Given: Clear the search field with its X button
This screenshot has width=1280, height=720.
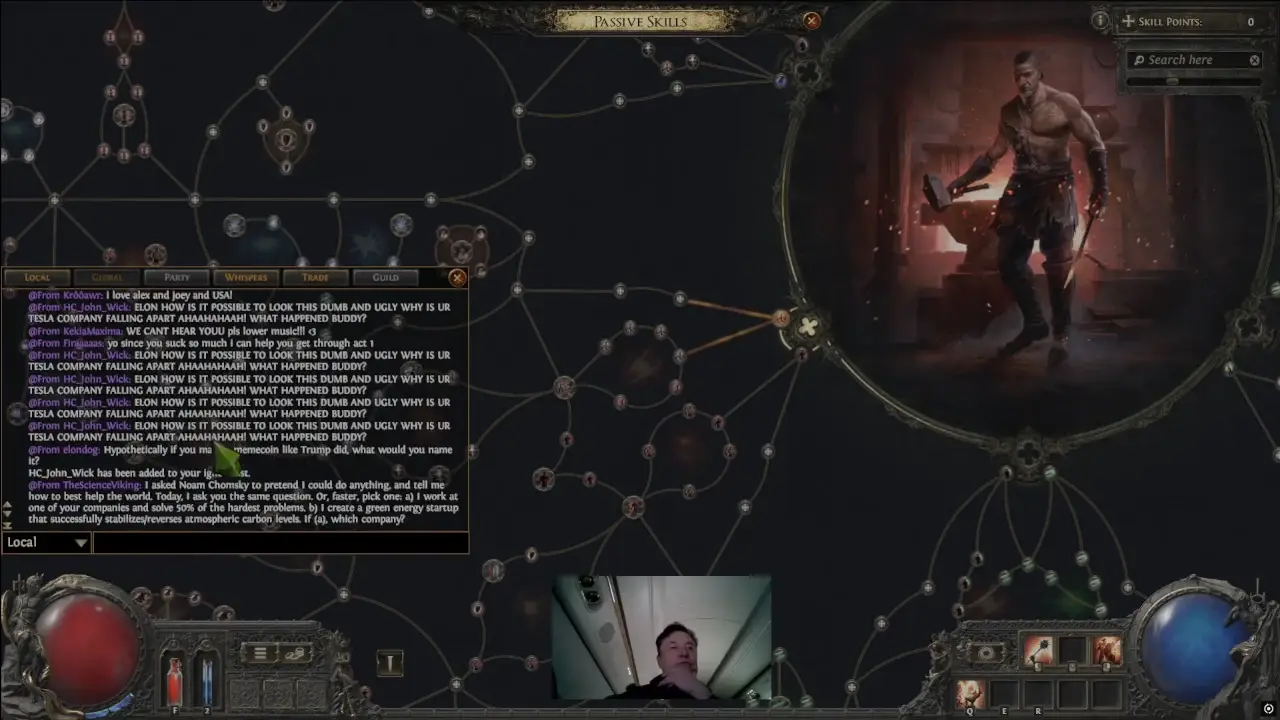Looking at the screenshot, I should coord(1256,59).
